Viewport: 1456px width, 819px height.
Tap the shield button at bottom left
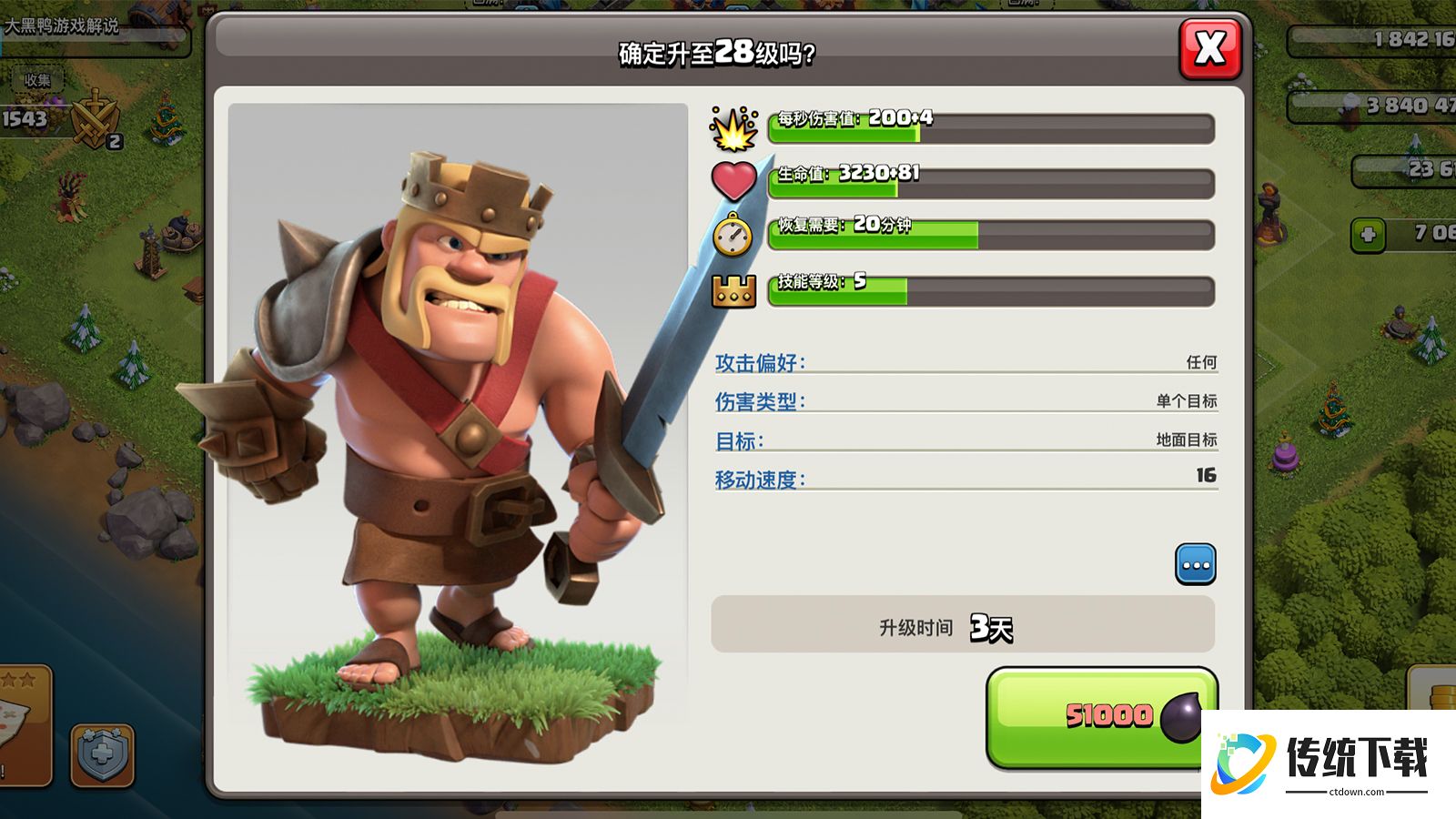pos(102,755)
